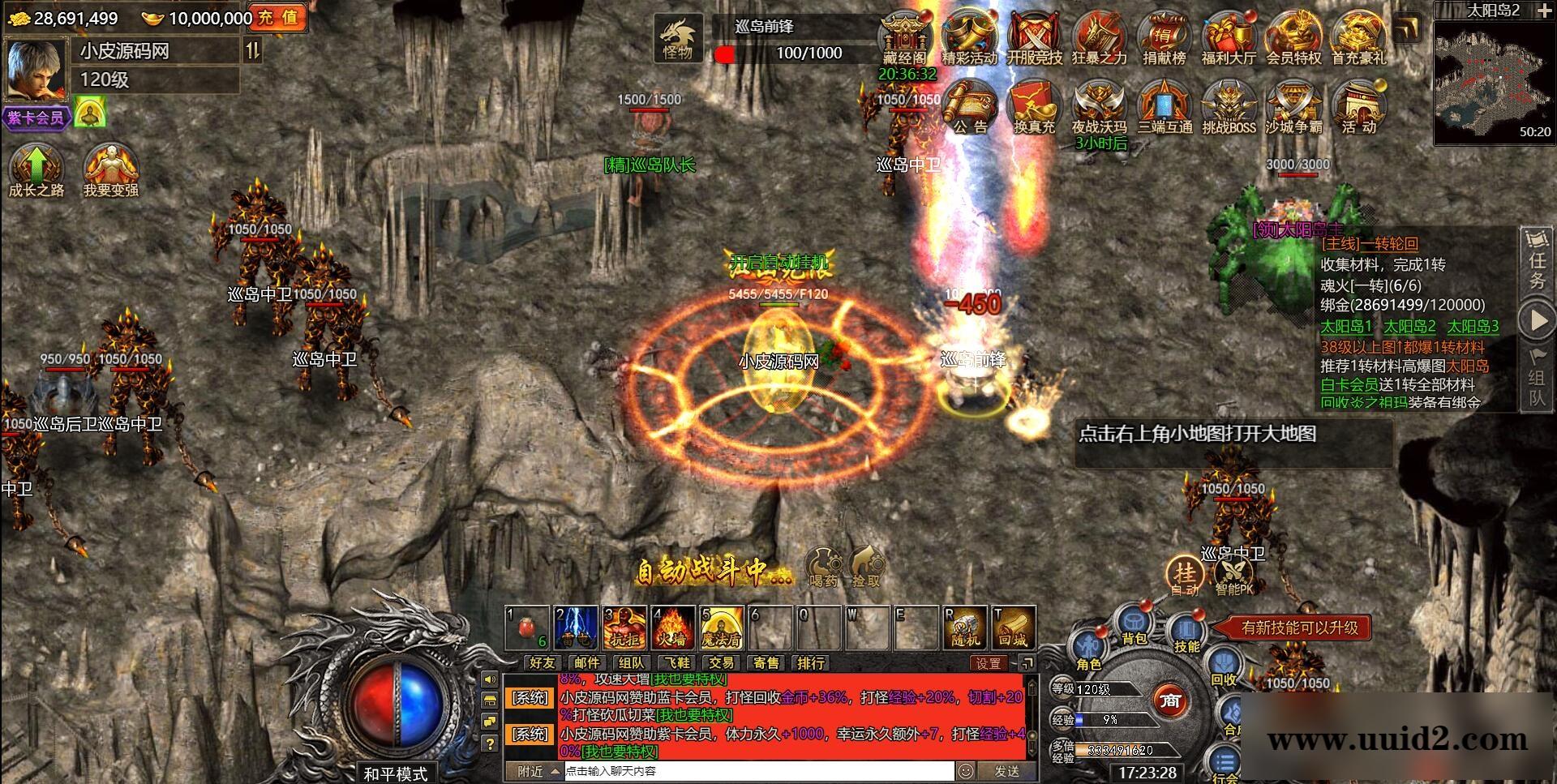Open the 福利大厅 welfare hall
Screen dimensions: 1557x784
click(x=1229, y=37)
